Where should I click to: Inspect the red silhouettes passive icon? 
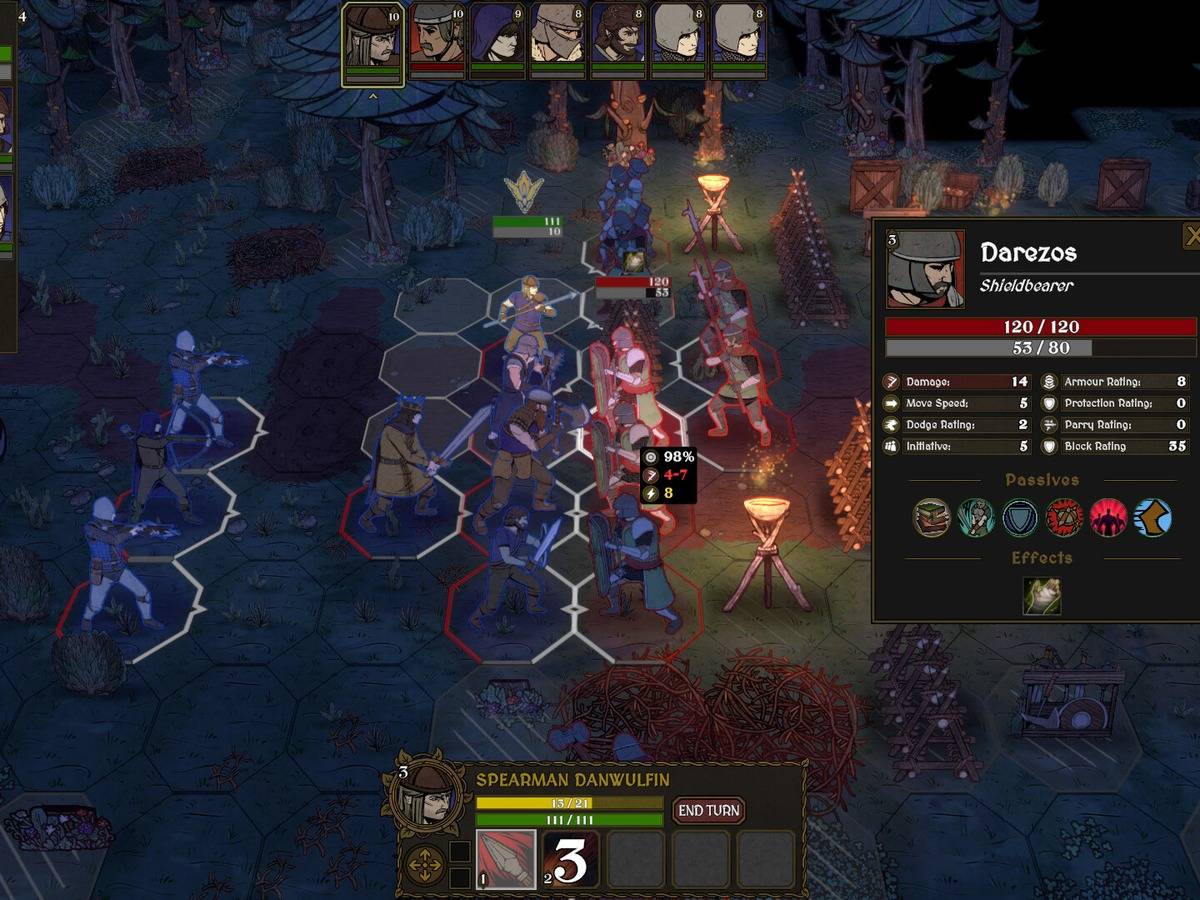click(x=1108, y=518)
